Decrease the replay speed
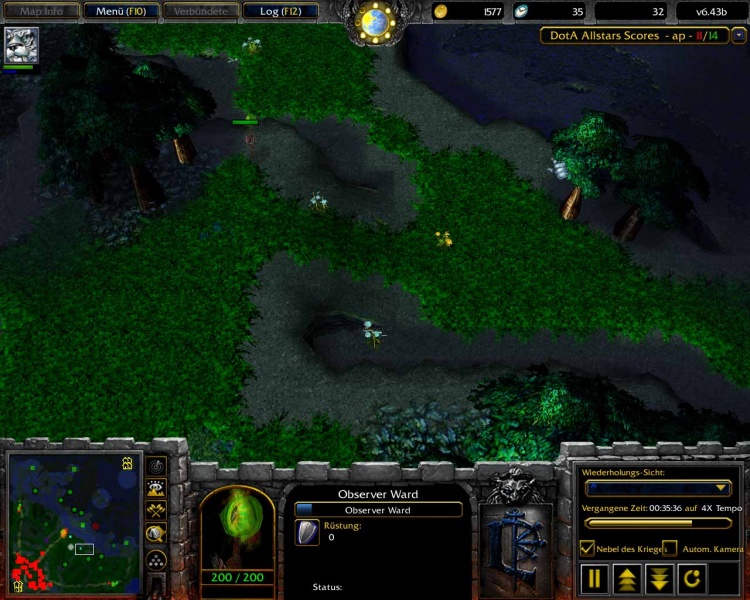750x600 pixels. (659, 577)
